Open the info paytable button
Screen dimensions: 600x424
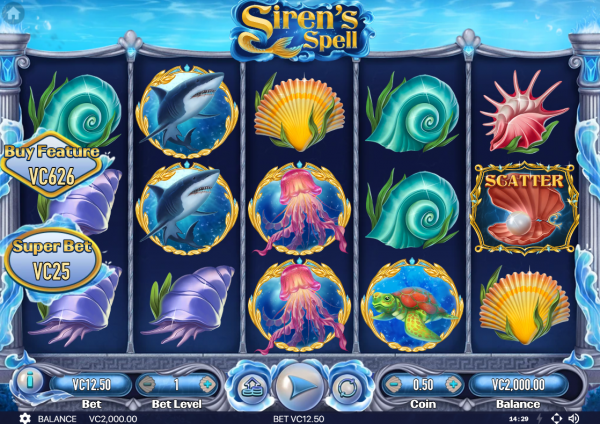(x=28, y=382)
